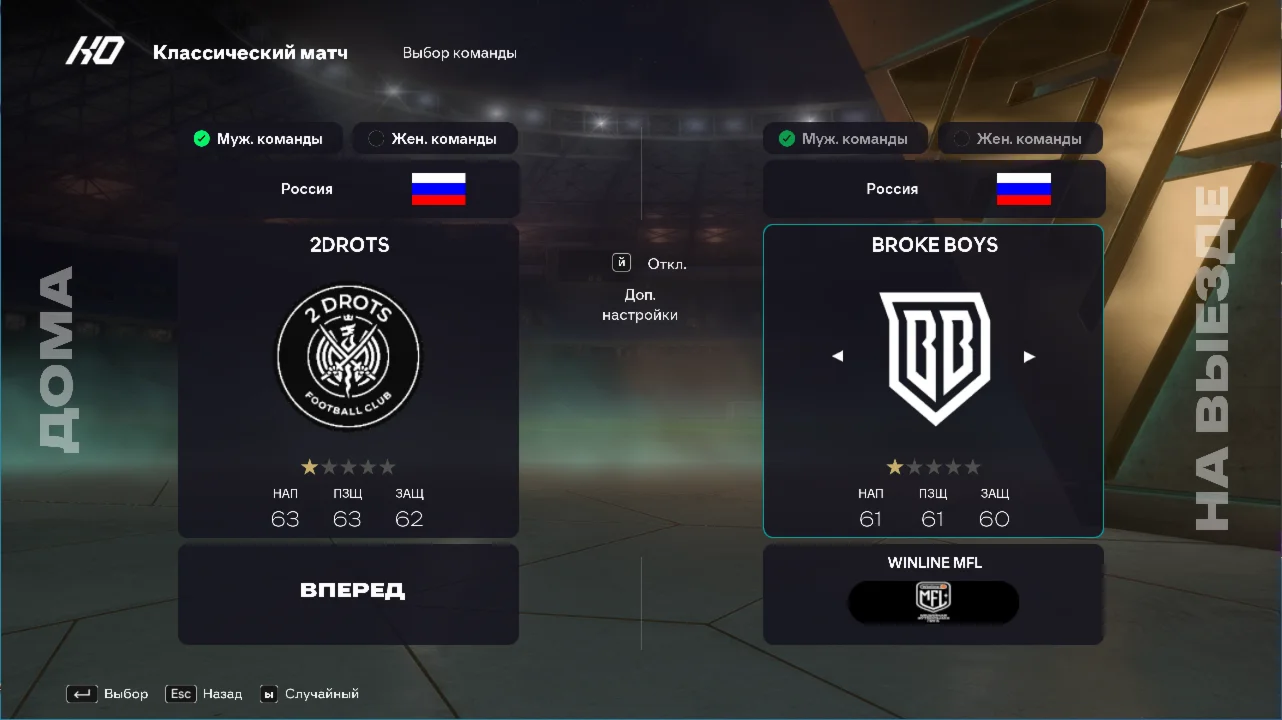Click the 2DROTS club crest
The width and height of the screenshot is (1282, 720).
[x=348, y=357]
